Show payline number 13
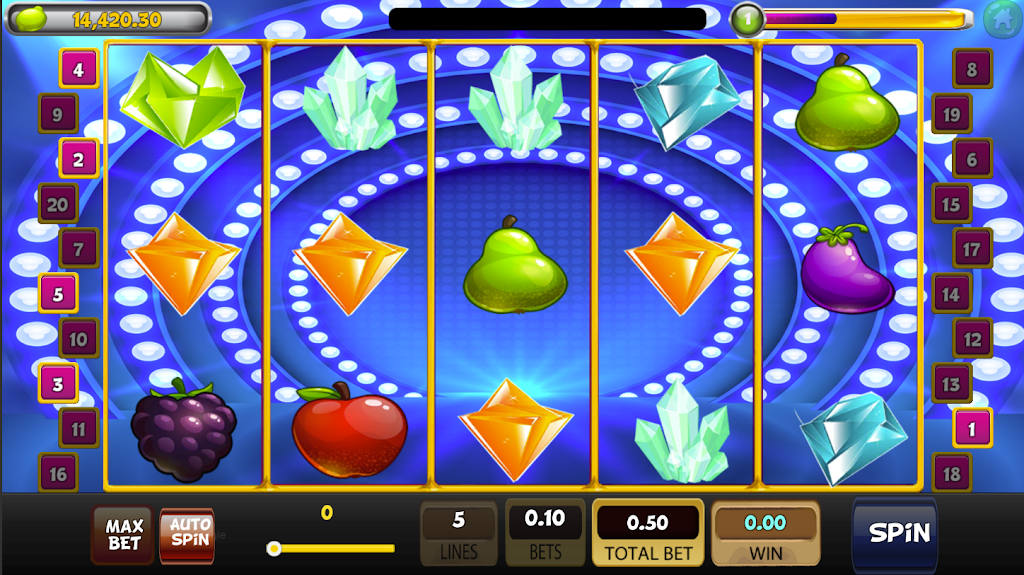1024x575 pixels. click(x=951, y=384)
